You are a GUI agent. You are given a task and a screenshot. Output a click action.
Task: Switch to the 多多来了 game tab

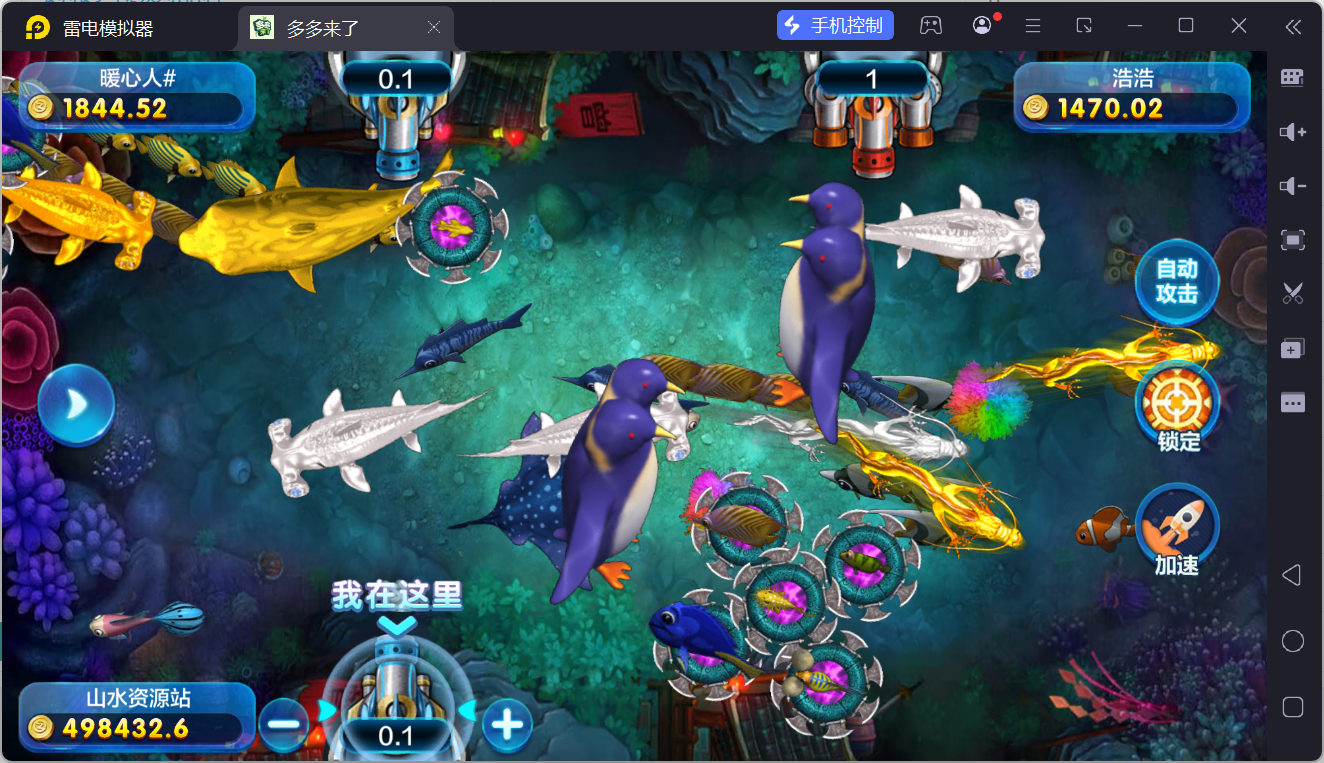[330, 27]
